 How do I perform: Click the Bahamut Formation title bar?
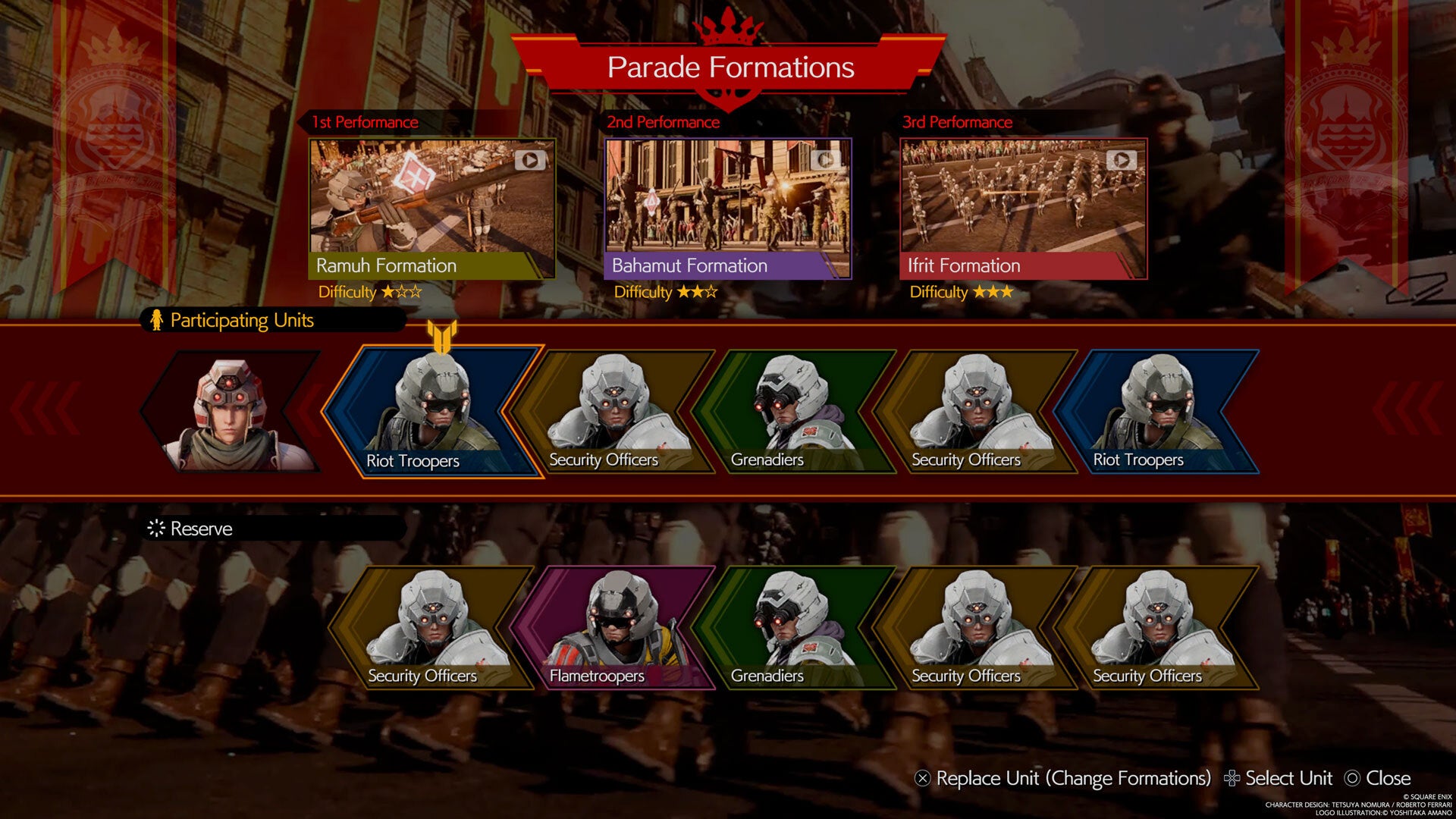tap(728, 265)
